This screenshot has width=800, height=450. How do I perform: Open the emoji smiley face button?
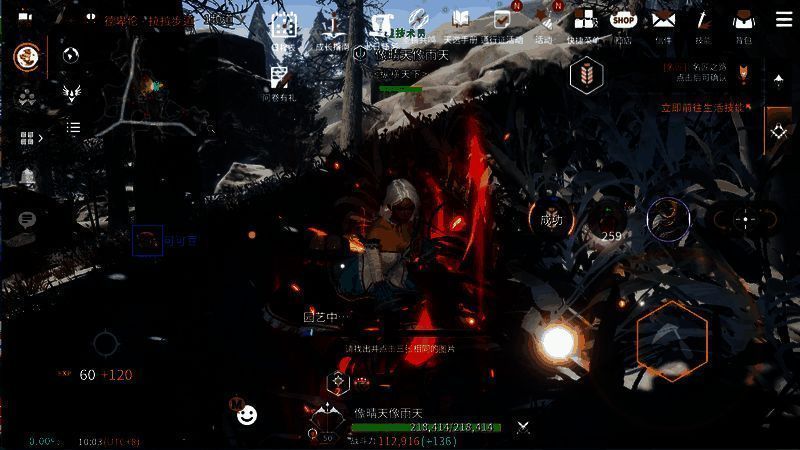247,414
